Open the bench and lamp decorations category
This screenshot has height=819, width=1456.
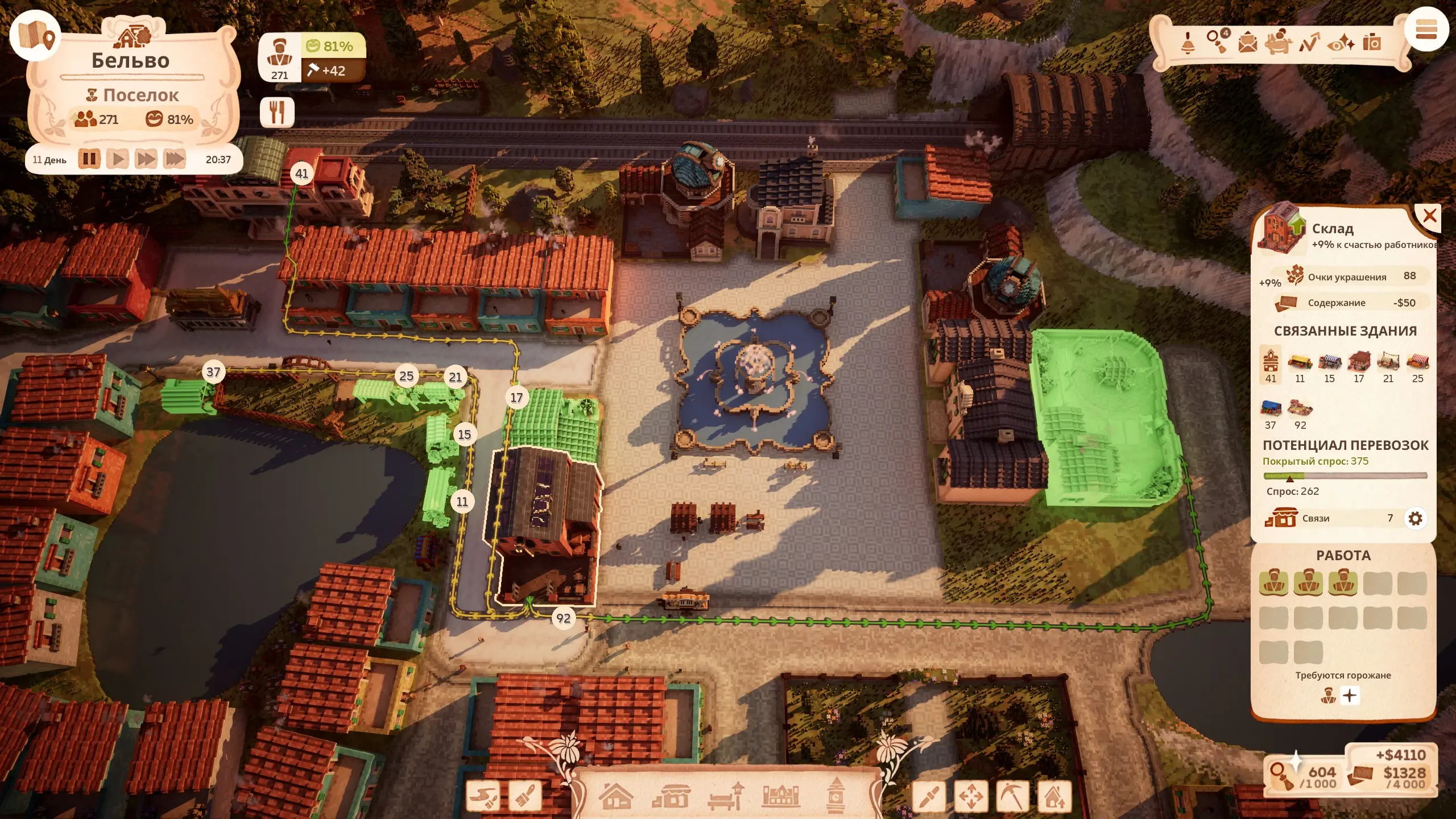click(726, 796)
